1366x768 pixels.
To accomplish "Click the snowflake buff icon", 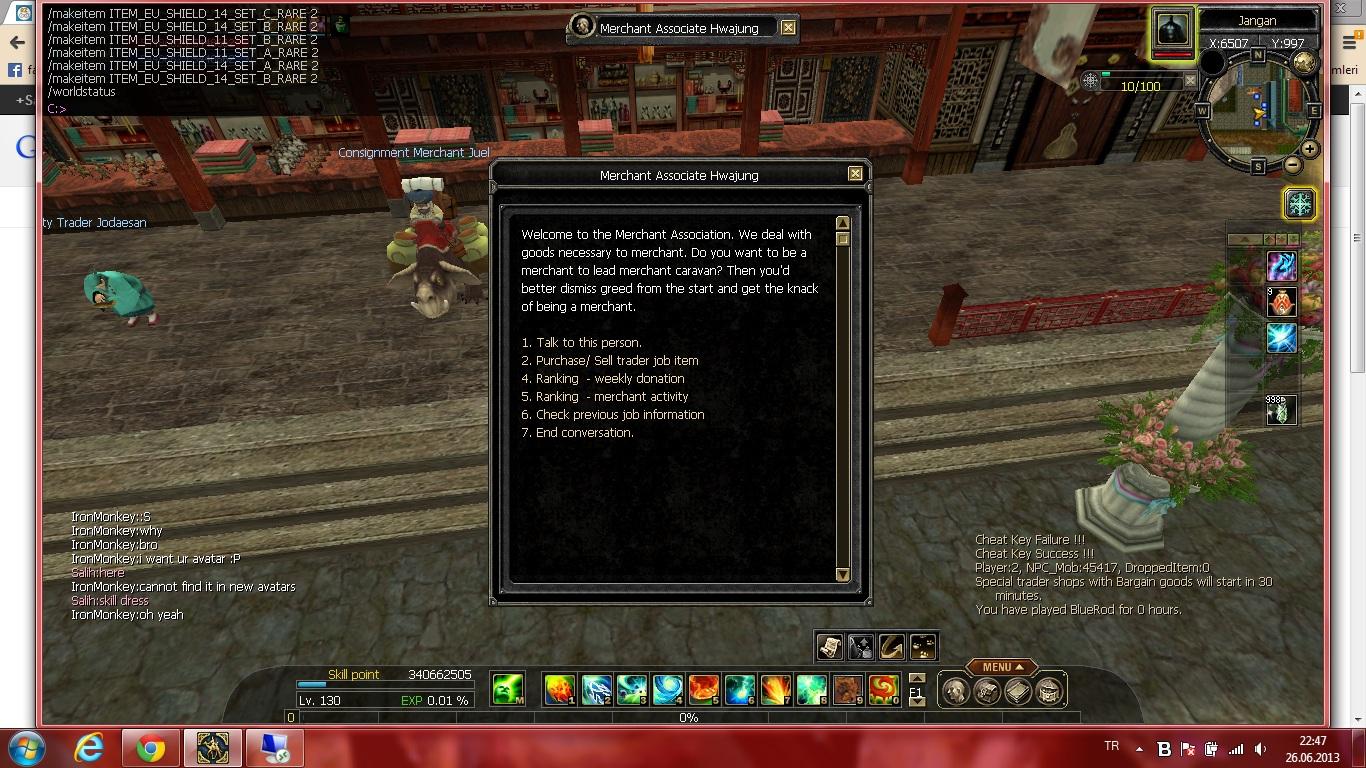I will point(1299,204).
